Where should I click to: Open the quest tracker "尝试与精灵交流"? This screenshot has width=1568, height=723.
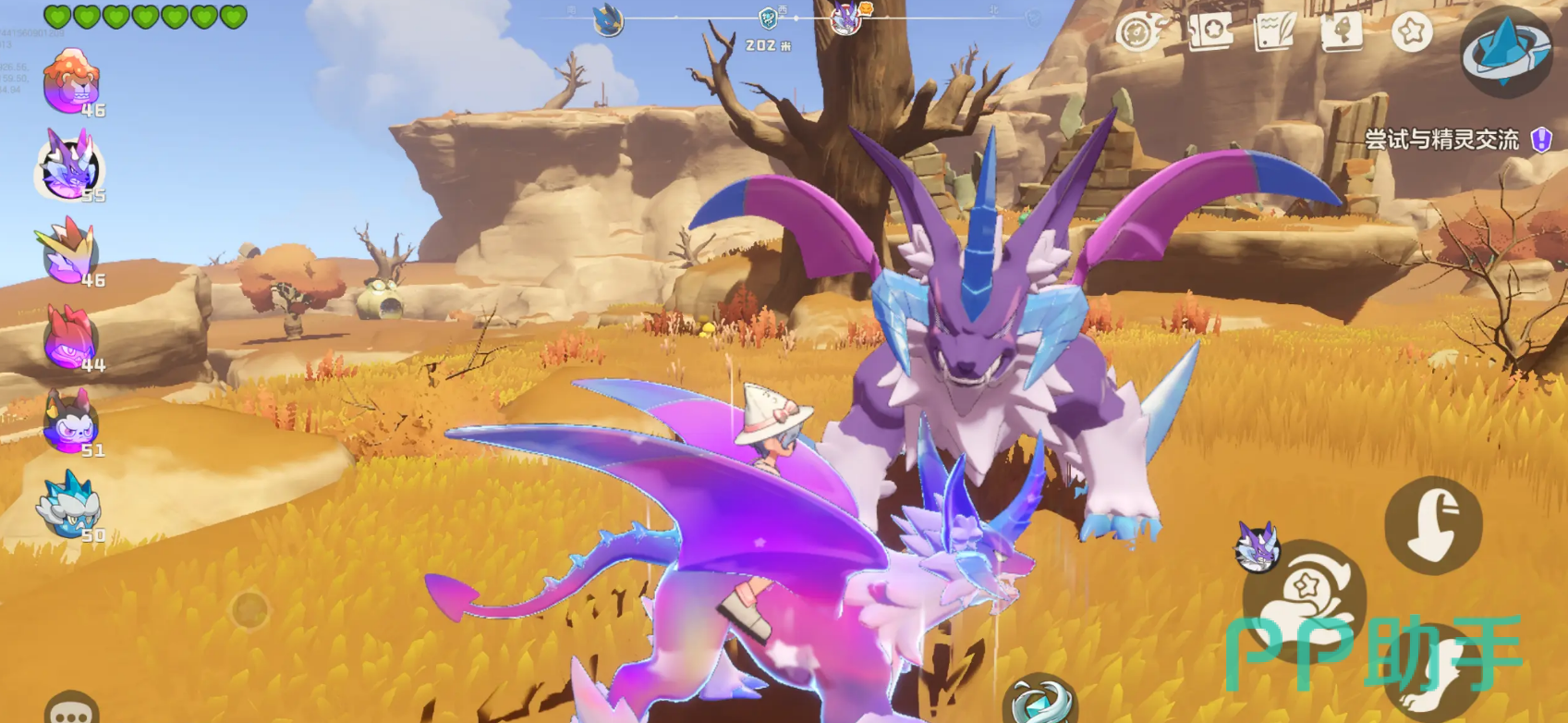pos(1442,140)
